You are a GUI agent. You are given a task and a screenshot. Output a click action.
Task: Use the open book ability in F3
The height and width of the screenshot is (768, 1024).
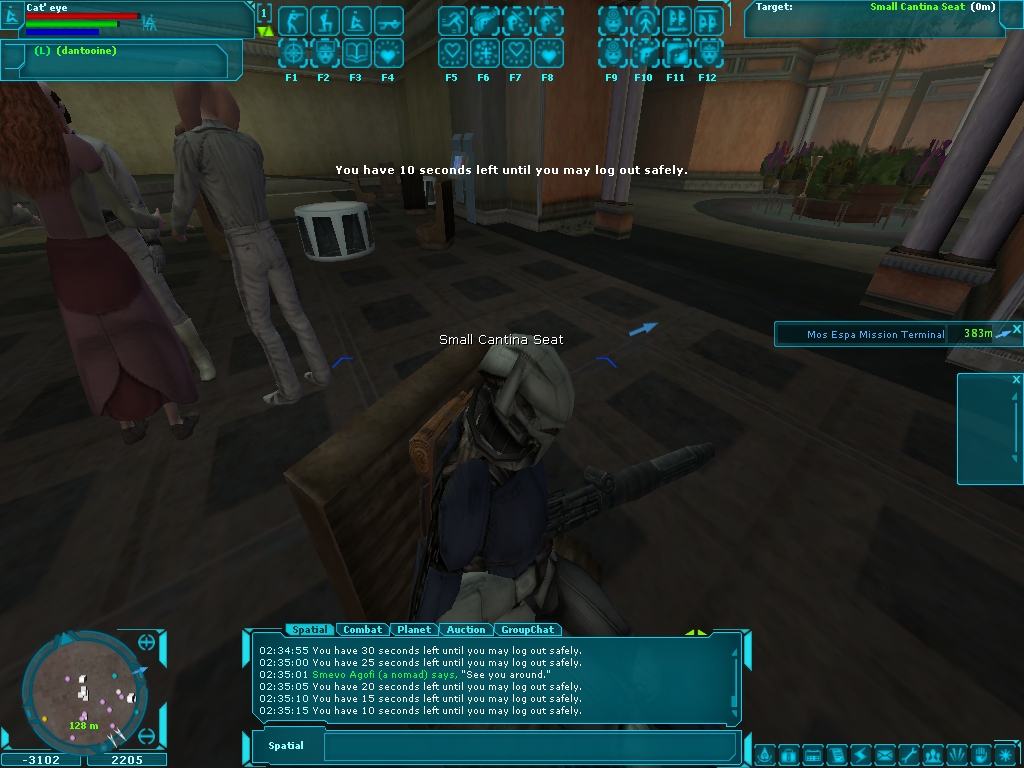click(356, 52)
